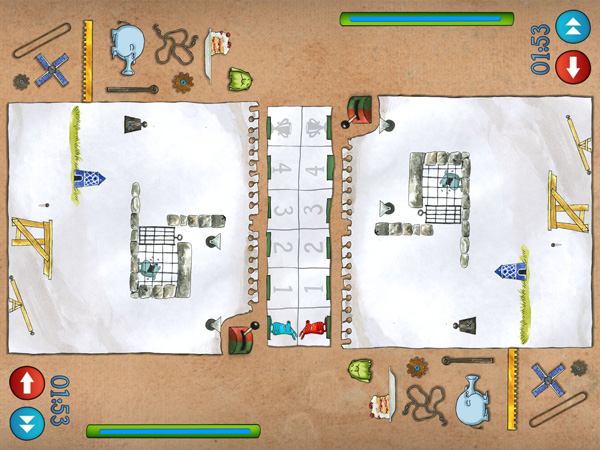Viewport: 600px width, 450px height.
Task: Click the blue double down arrow button
Action: (26, 421)
